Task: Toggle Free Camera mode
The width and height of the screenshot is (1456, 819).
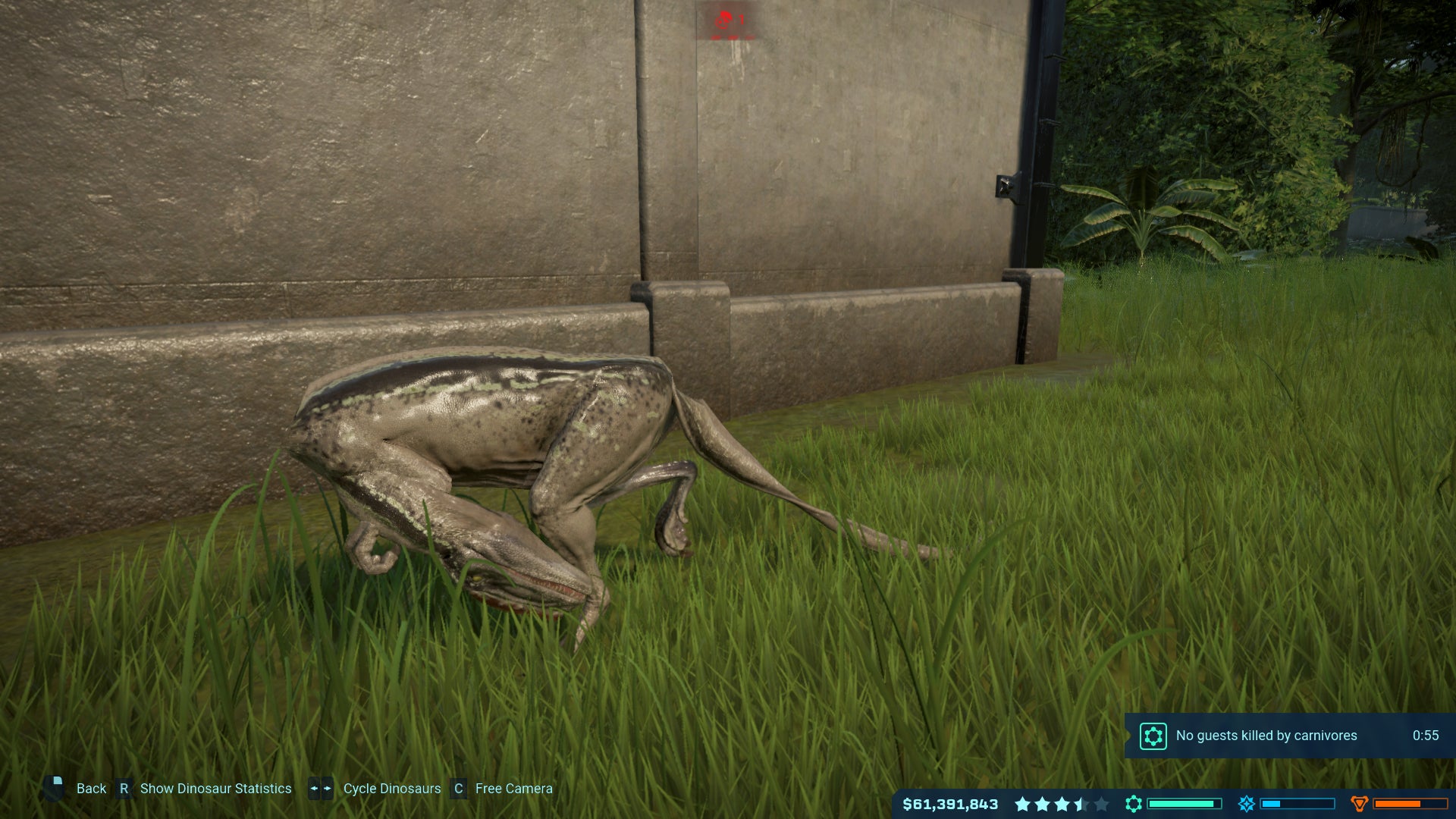Action: (513, 788)
